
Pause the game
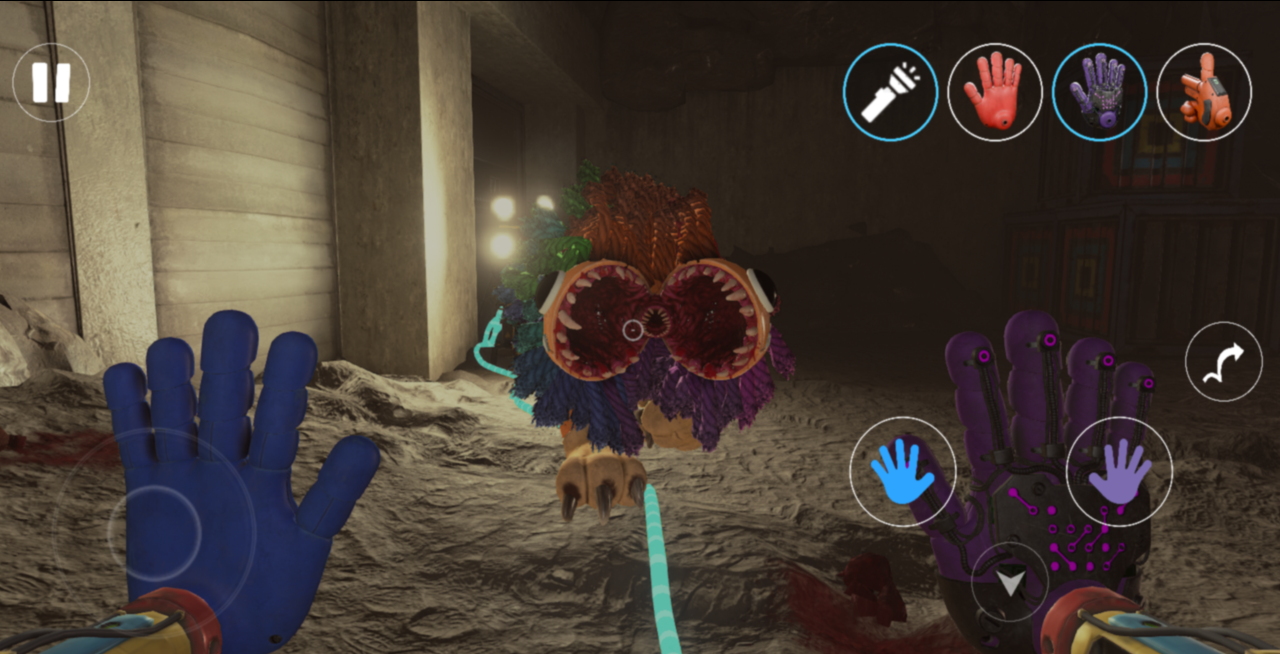[x=51, y=83]
